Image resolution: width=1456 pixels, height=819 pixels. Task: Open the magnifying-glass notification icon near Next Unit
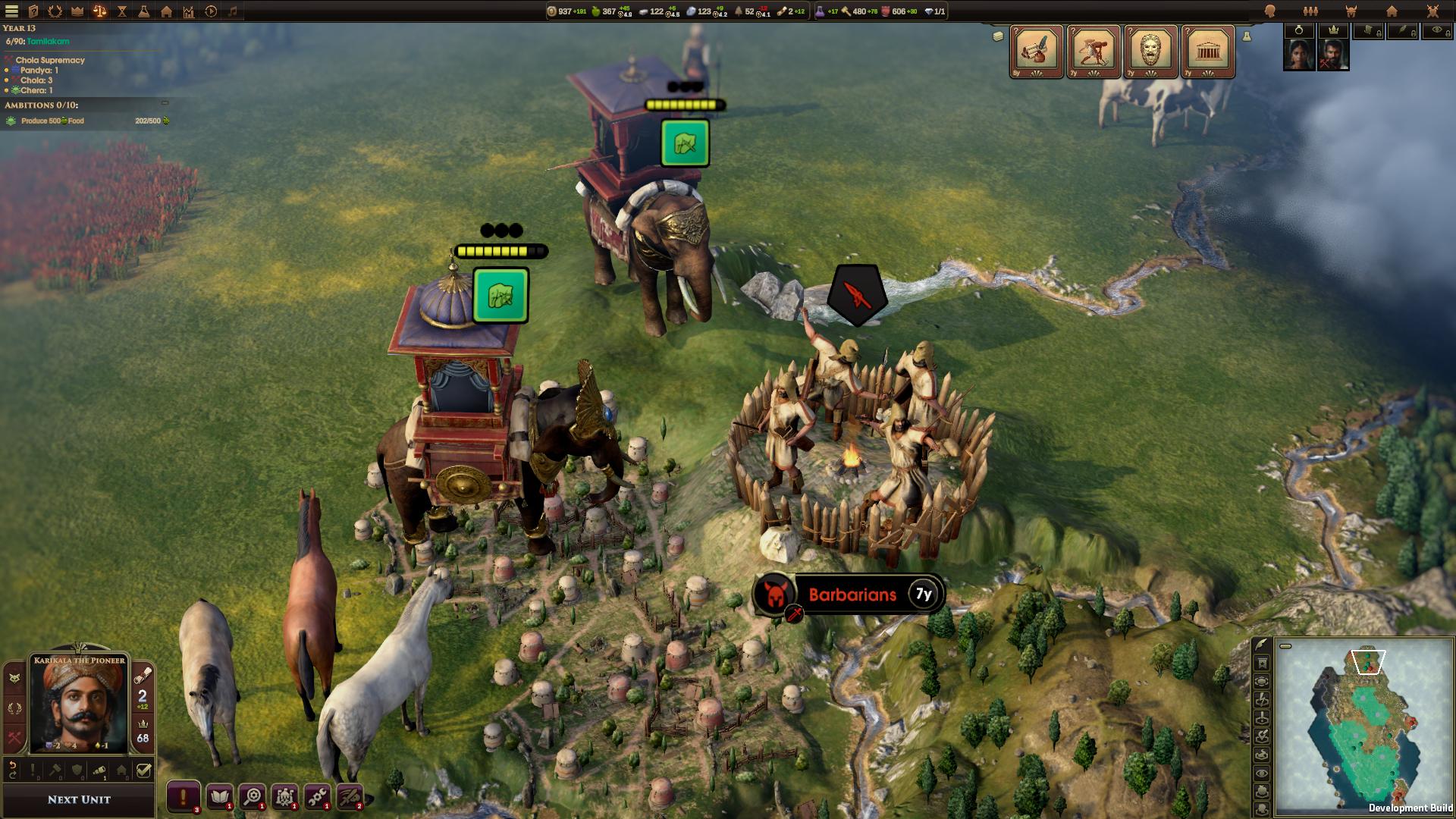253,798
